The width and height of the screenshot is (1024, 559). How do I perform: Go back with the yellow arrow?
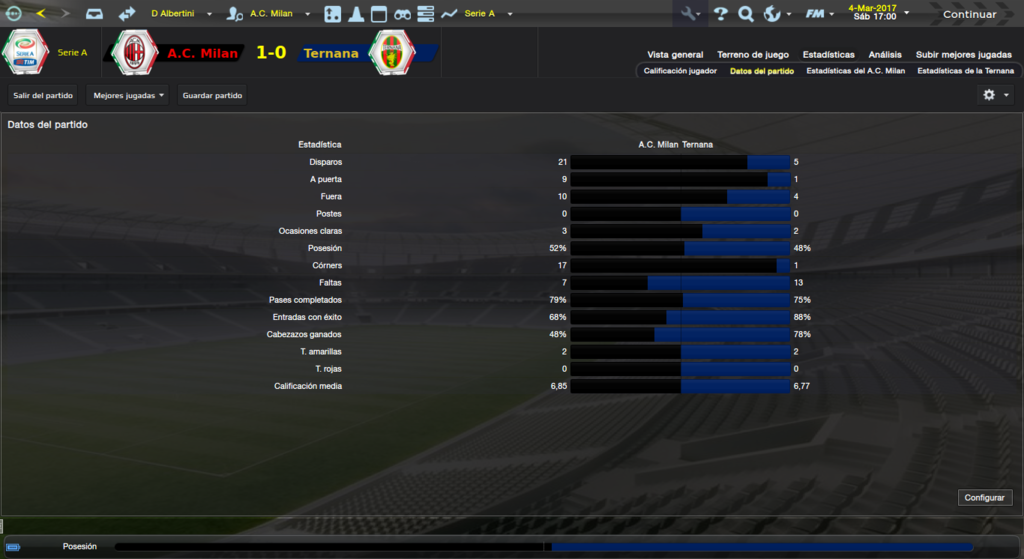pos(40,14)
